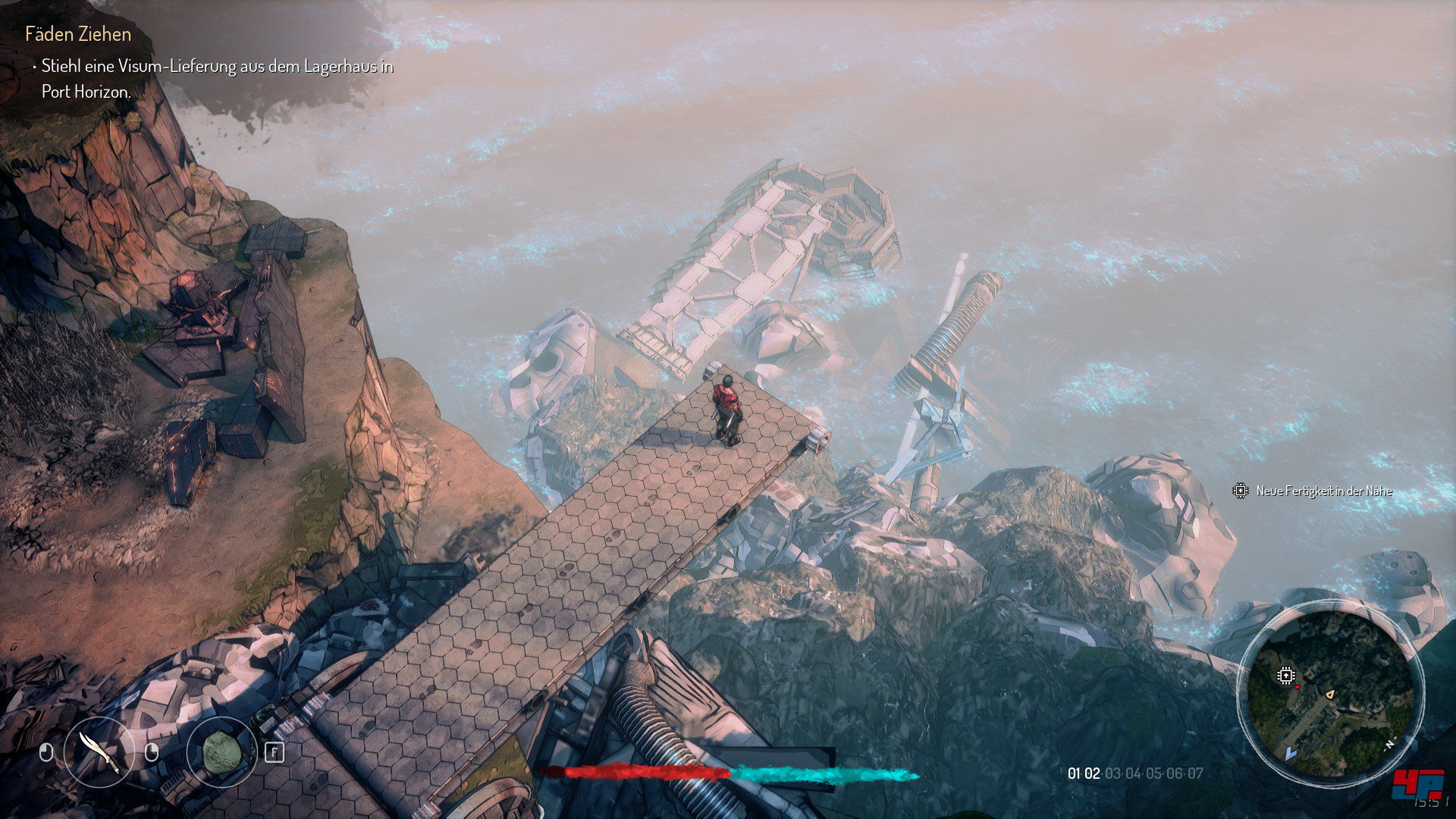Click the 4P watermark logo
The image size is (1456, 819).
point(1417,784)
